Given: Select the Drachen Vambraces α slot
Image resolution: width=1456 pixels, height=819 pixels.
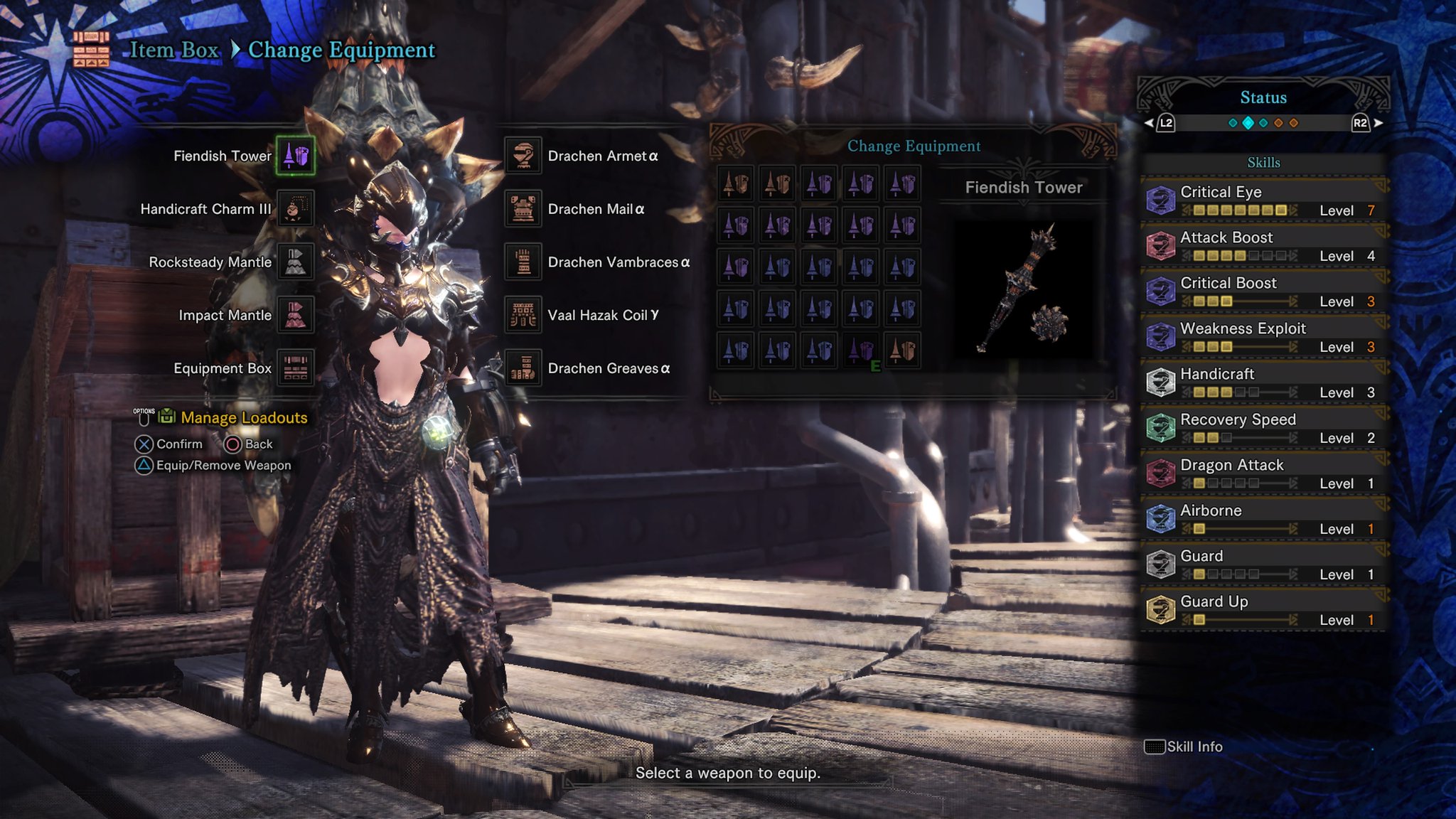Looking at the screenshot, I should [524, 262].
